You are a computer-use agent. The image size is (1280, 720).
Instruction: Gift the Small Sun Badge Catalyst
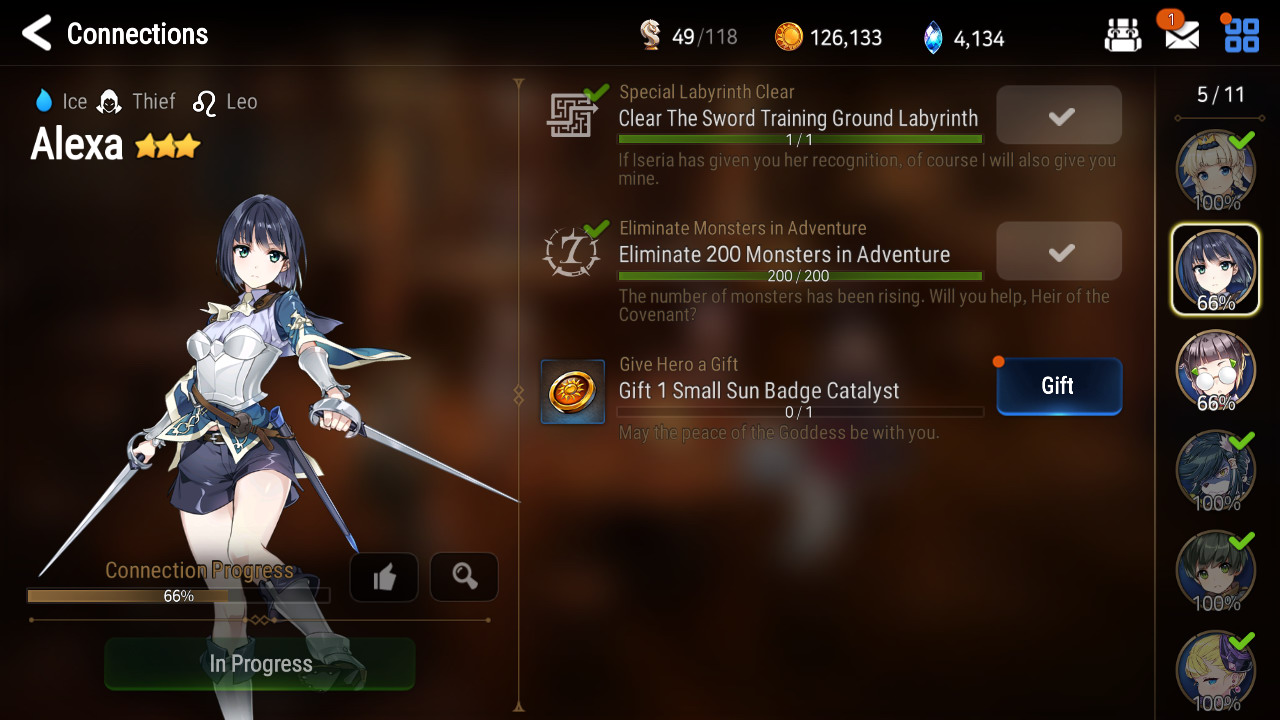click(1058, 386)
